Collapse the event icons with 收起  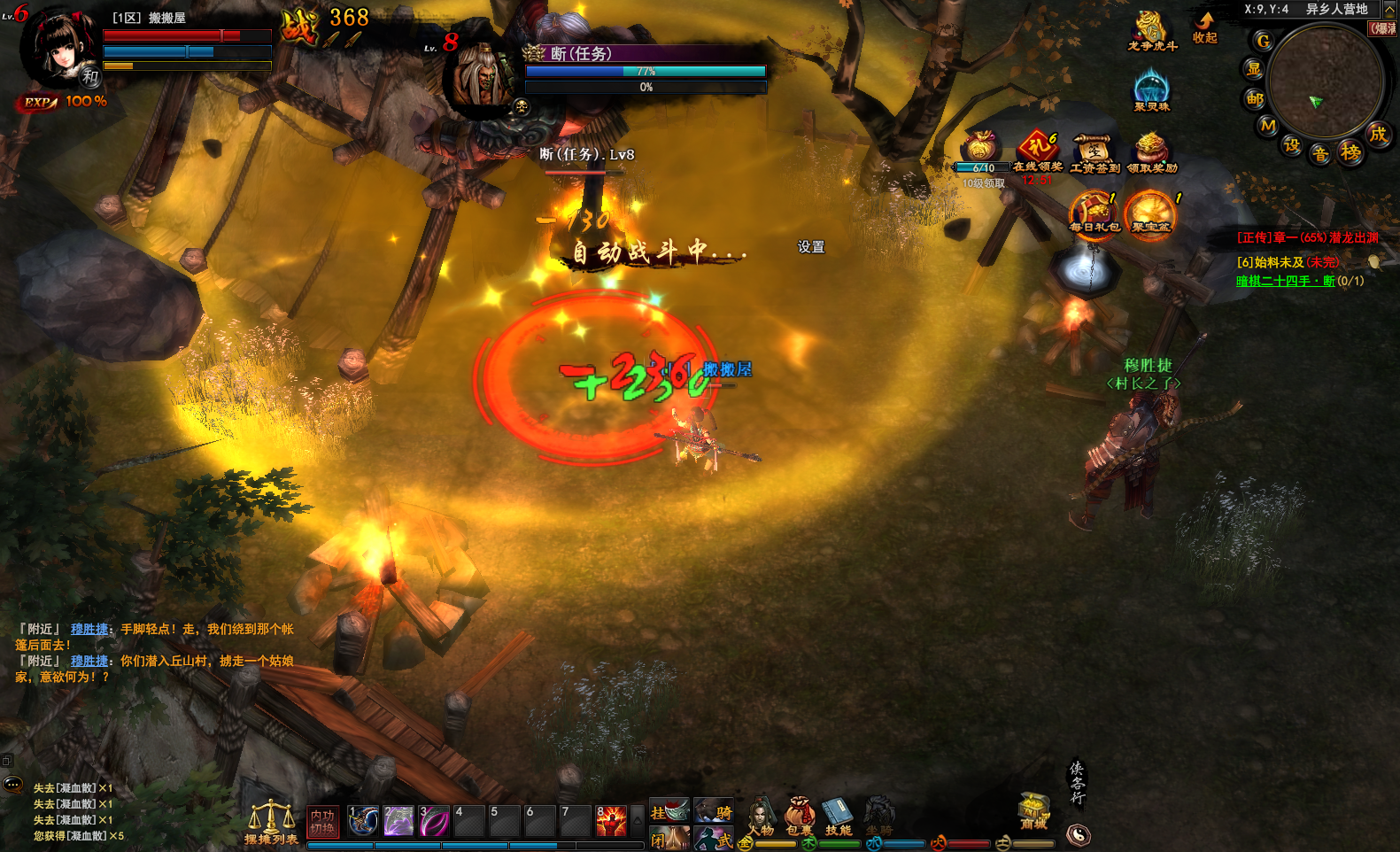click(1205, 27)
